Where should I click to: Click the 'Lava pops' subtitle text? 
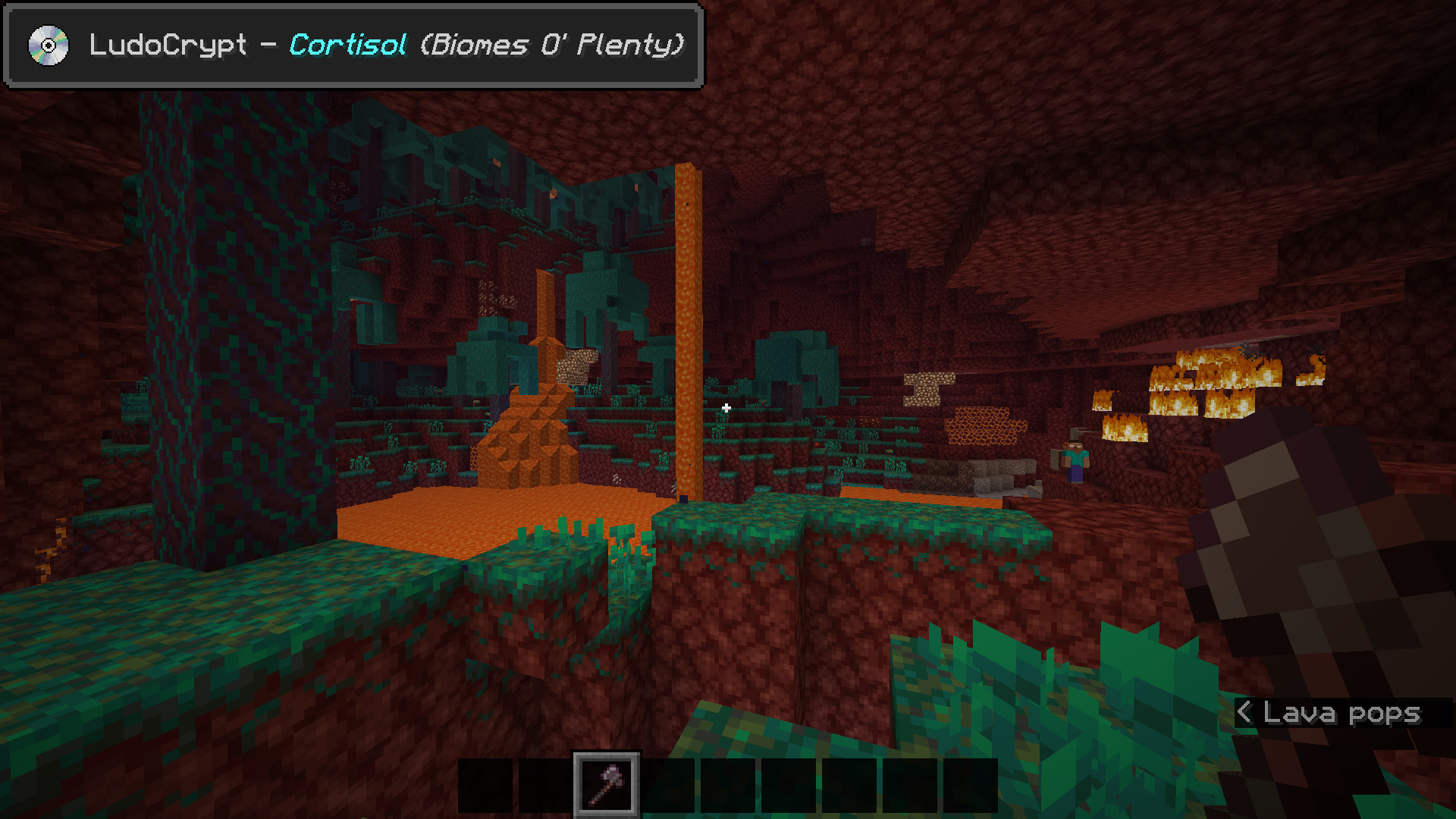pyautogui.click(x=1342, y=713)
